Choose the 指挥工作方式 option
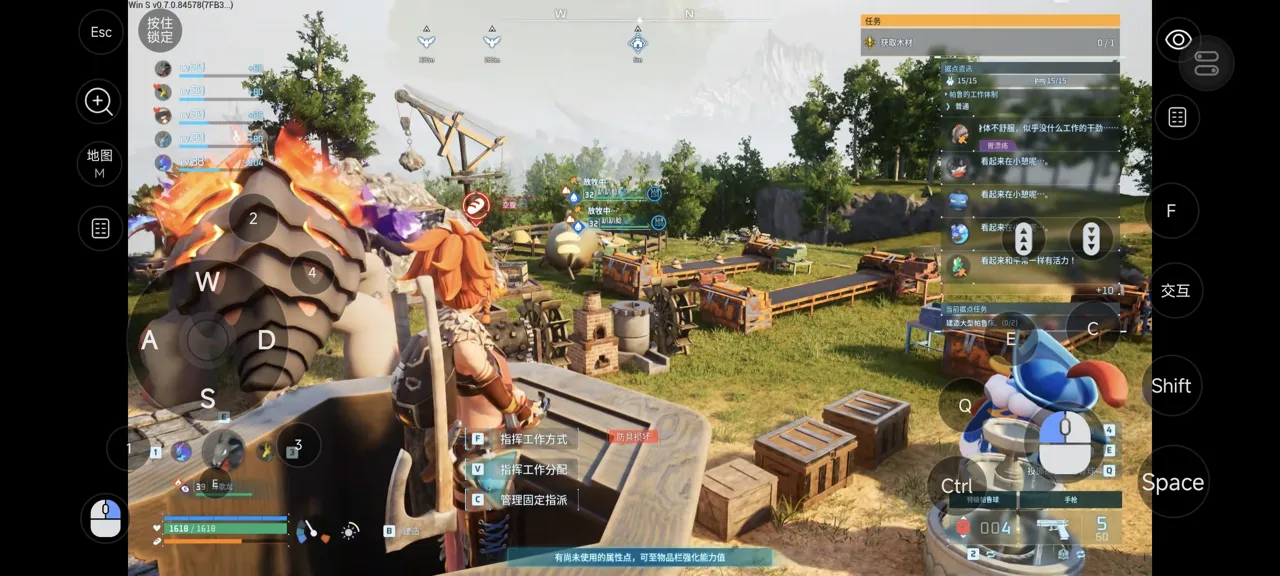The width and height of the screenshot is (1280, 576). point(533,439)
